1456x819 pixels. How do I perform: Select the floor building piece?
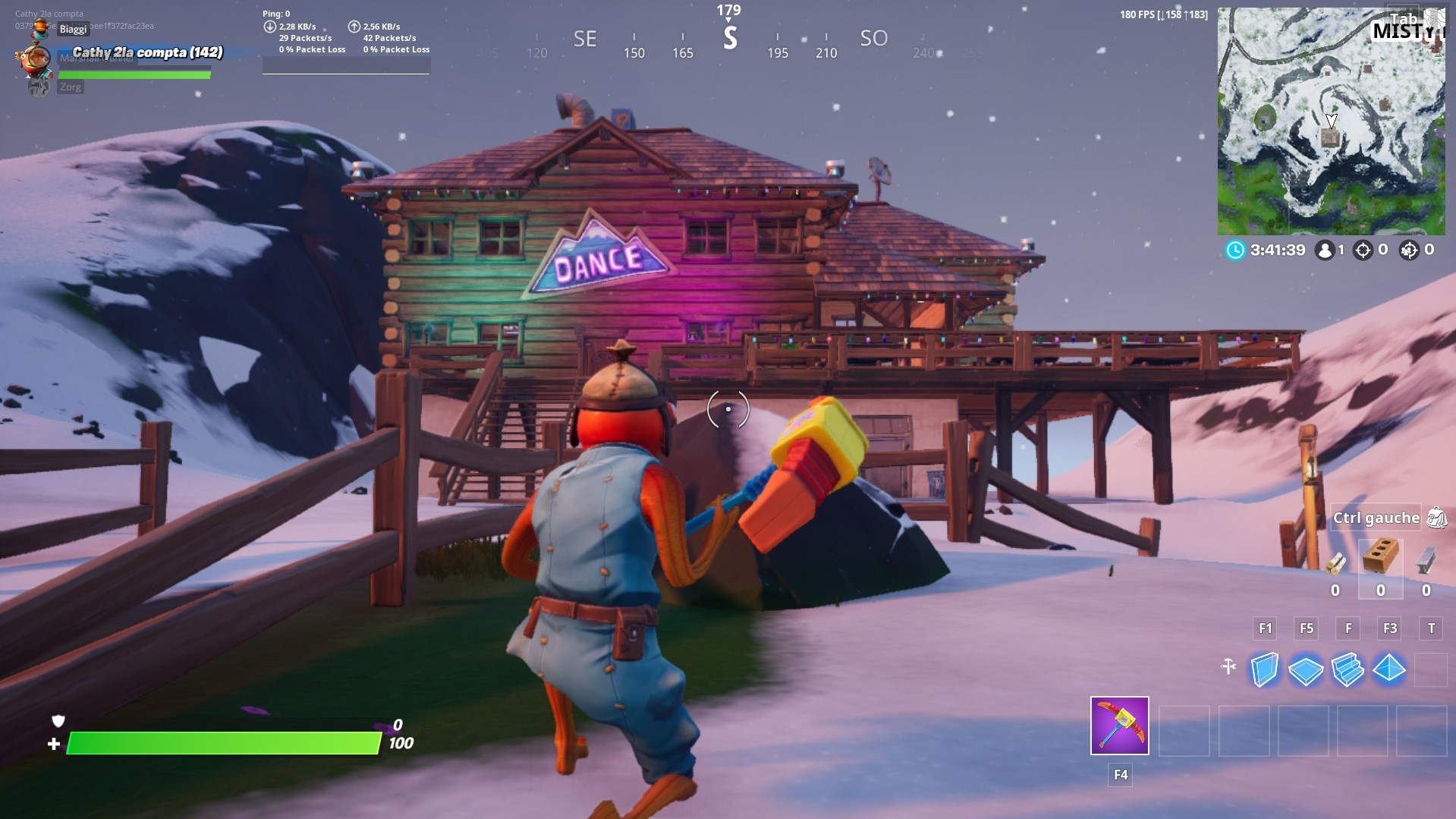point(1307,669)
